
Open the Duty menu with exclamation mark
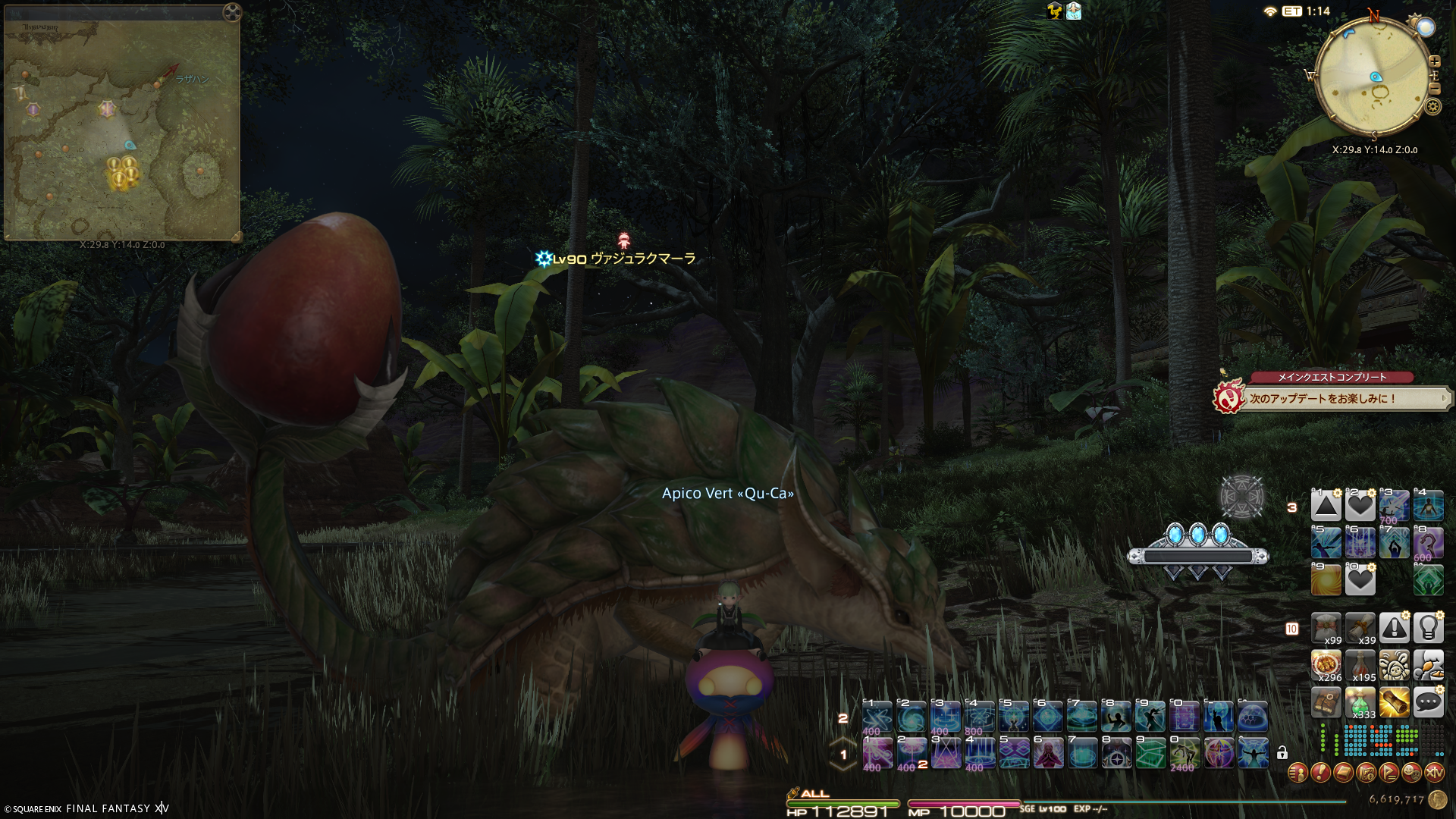click(x=1320, y=773)
